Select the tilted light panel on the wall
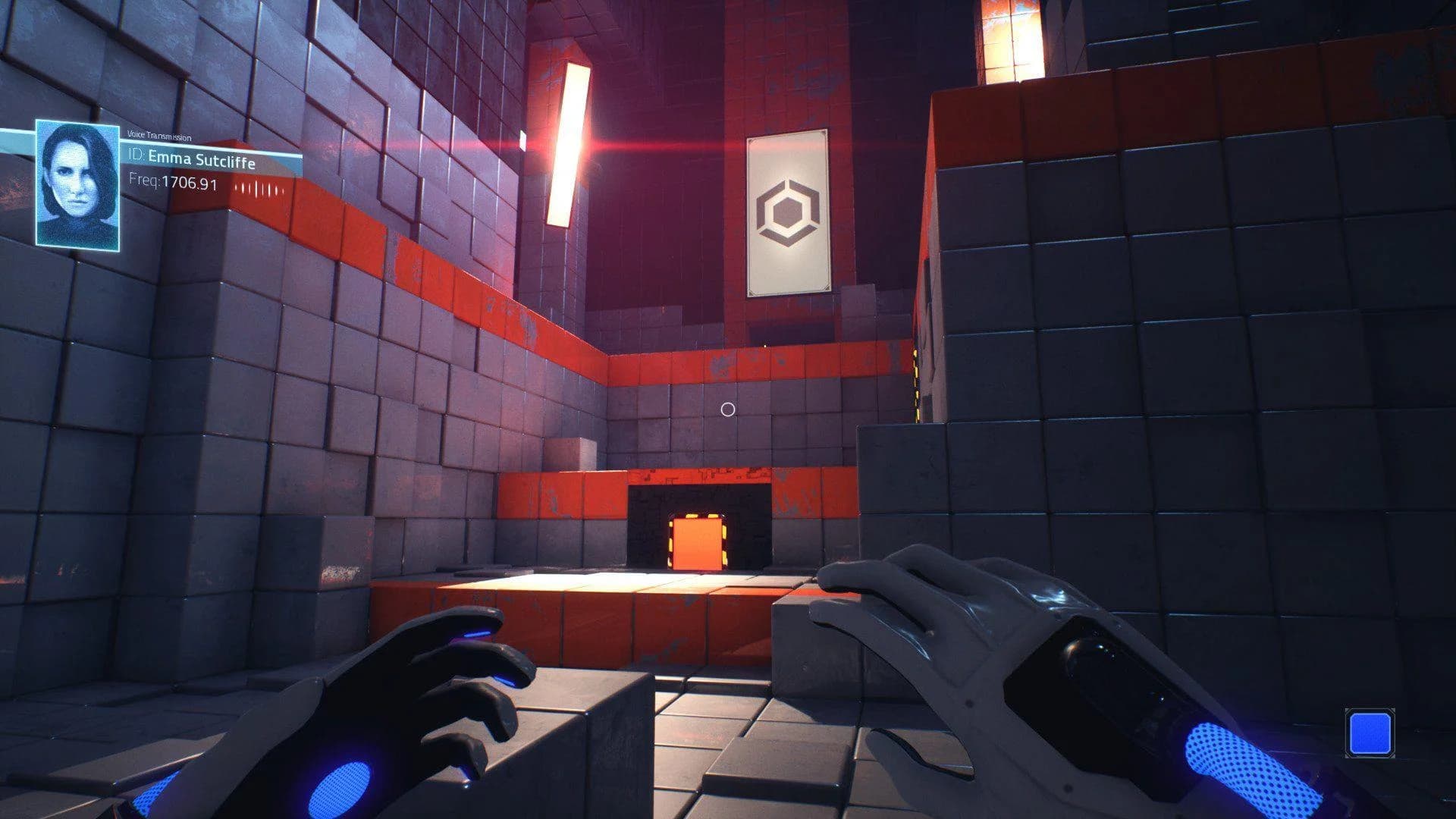Screen dimensions: 1456x819 click(569, 144)
